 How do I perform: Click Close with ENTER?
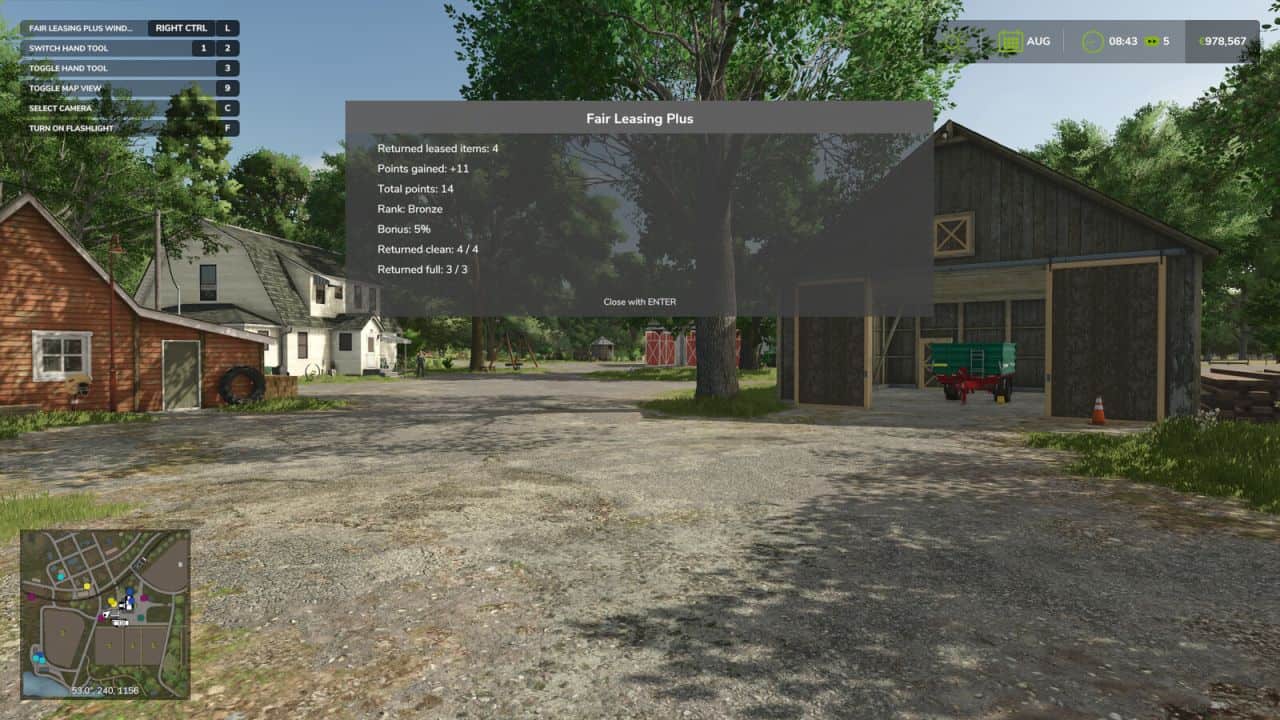pos(639,301)
